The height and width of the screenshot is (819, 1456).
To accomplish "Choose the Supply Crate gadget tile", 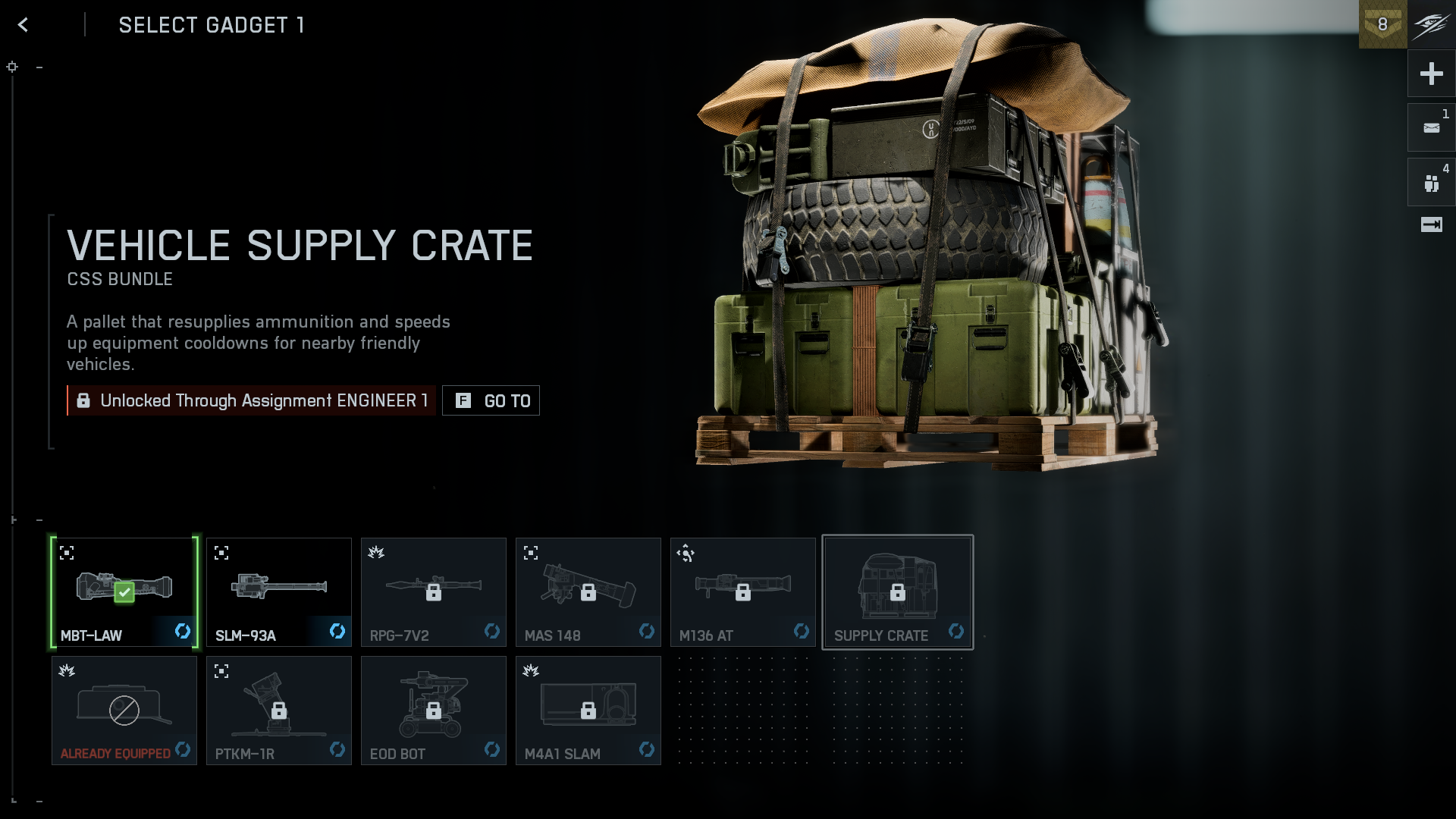I will pyautogui.click(x=898, y=592).
